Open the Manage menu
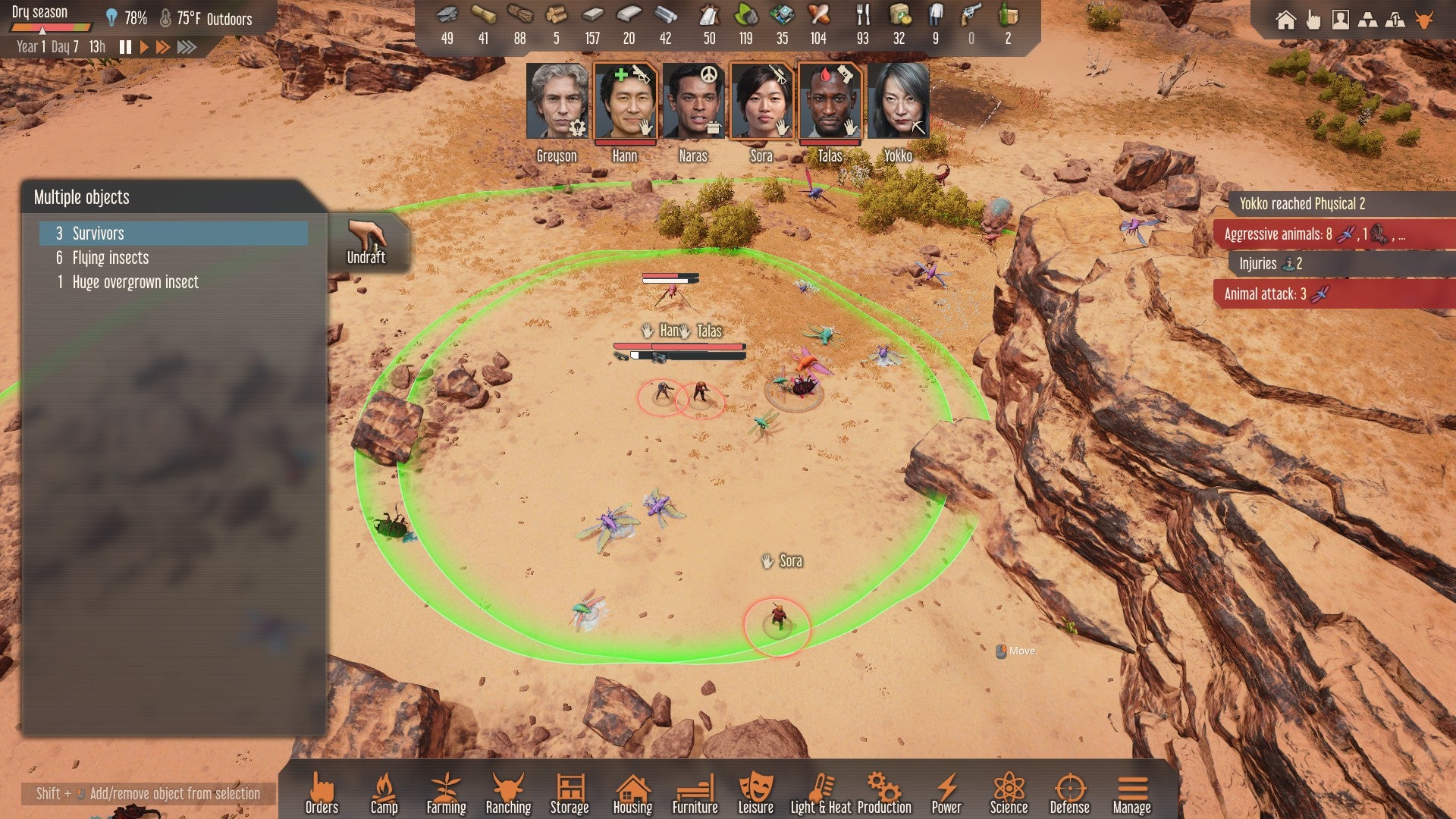The width and height of the screenshot is (1456, 819). click(x=1131, y=793)
